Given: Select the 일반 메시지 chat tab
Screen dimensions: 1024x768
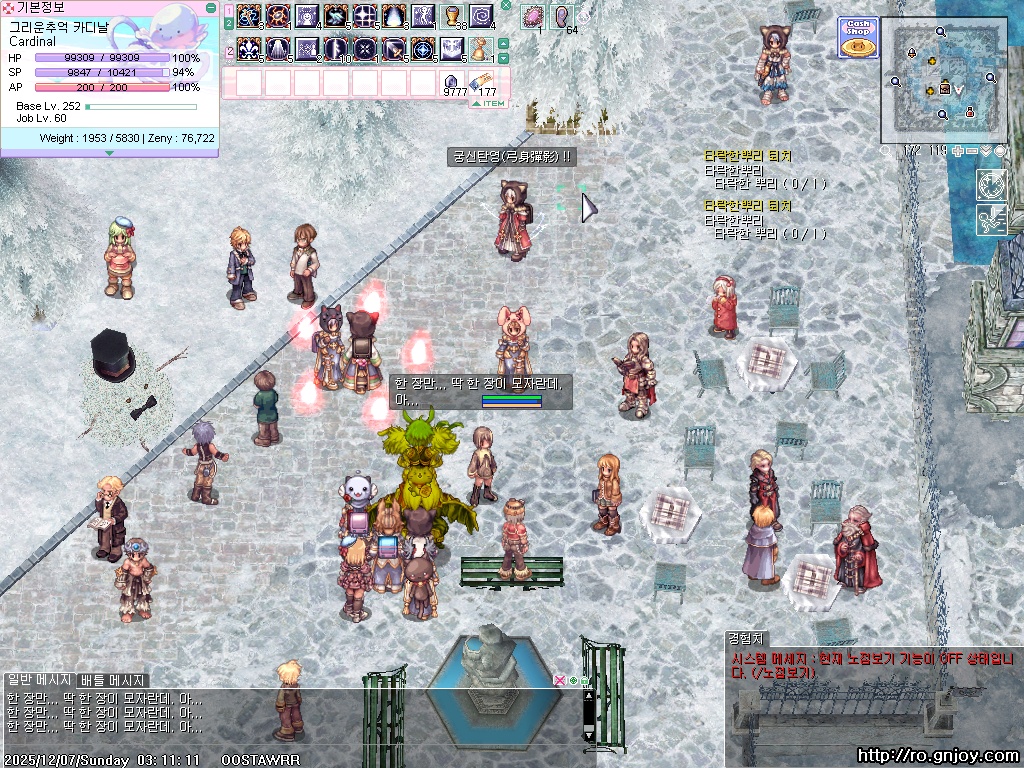Looking at the screenshot, I should point(40,680).
